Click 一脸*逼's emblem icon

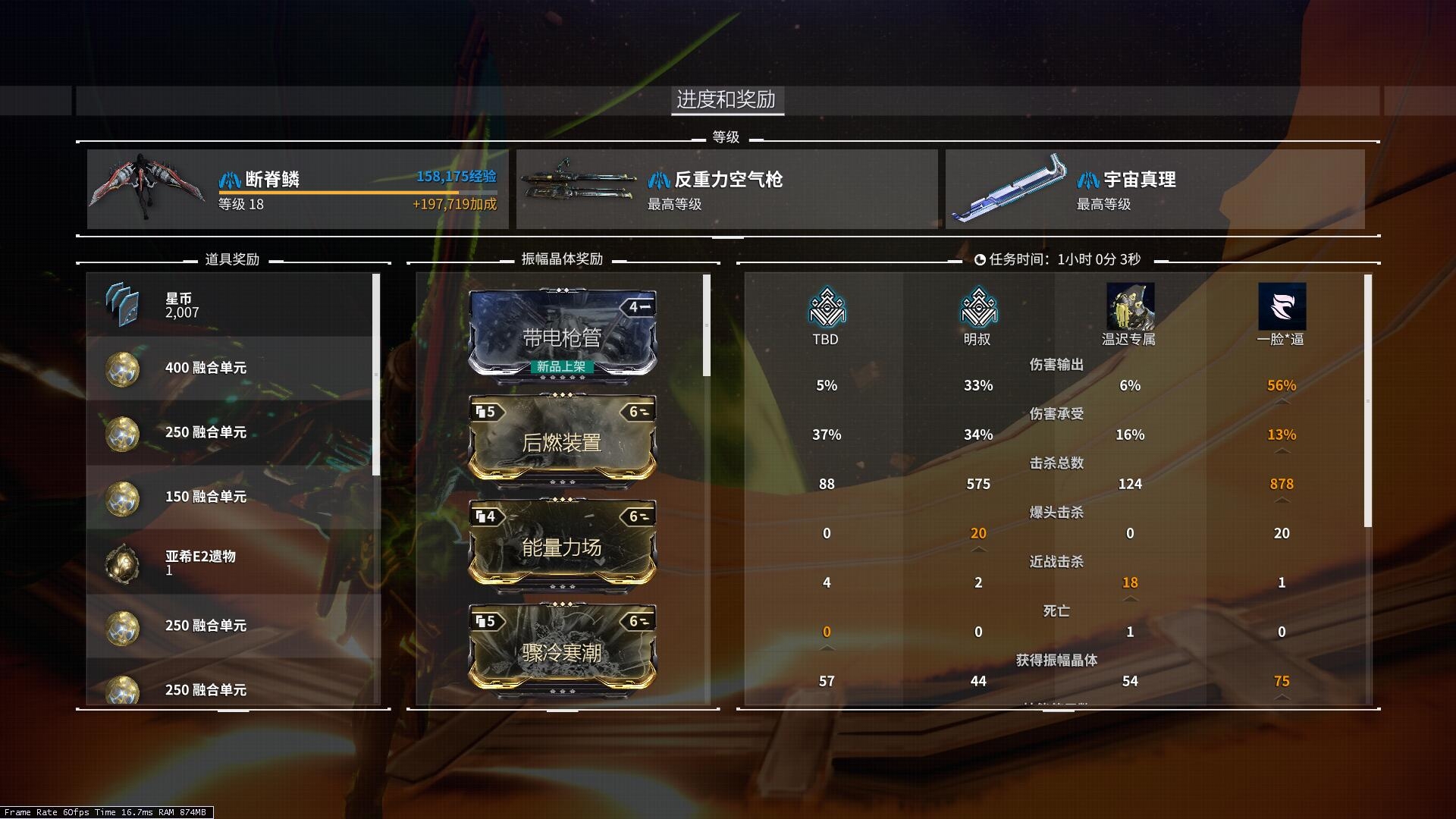(1282, 305)
